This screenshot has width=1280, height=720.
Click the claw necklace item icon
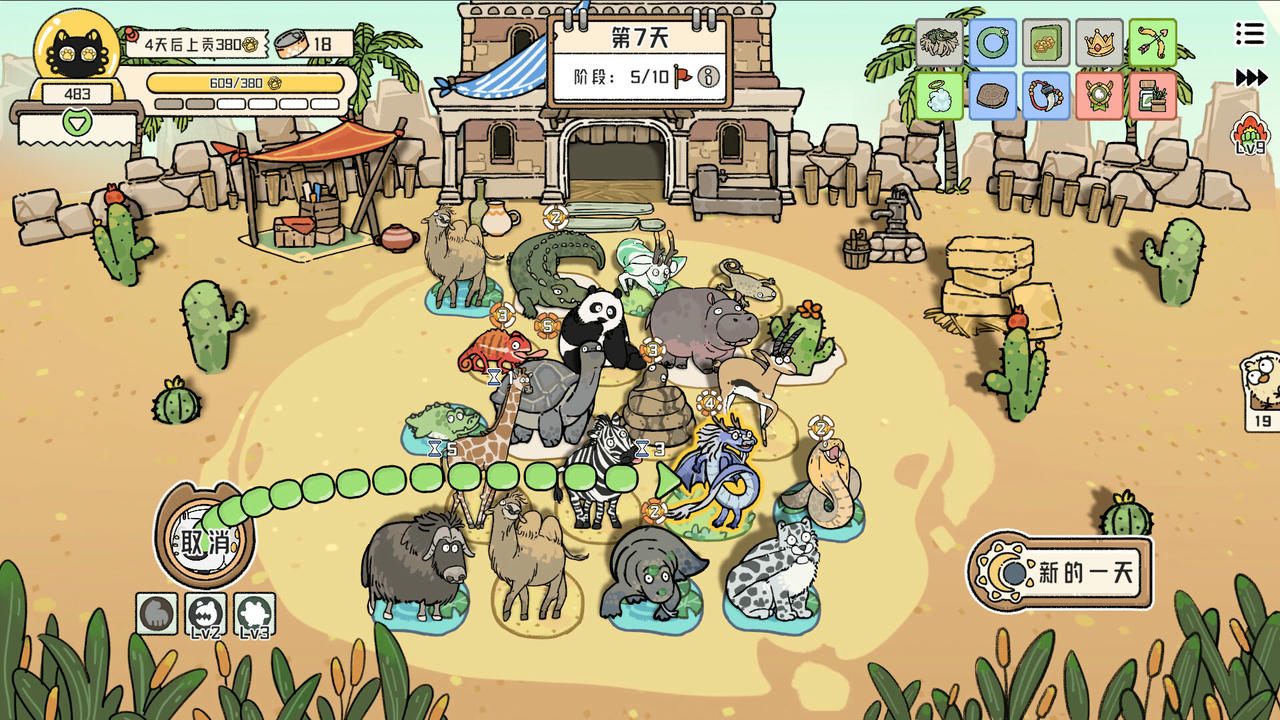[1046, 95]
